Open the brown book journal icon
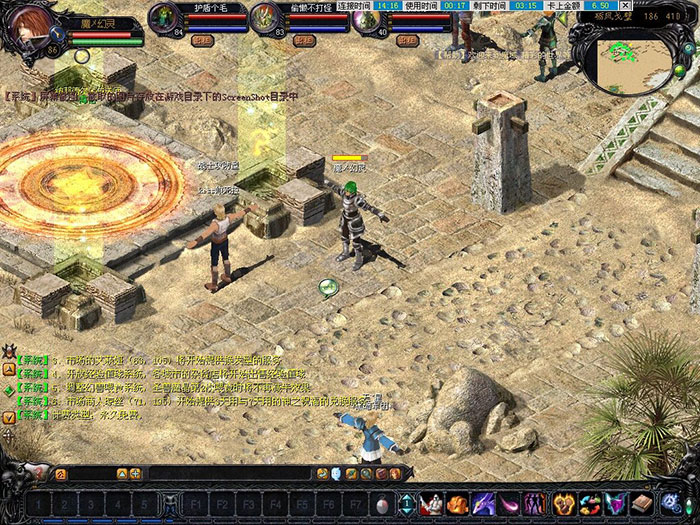 pyautogui.click(x=640, y=503)
